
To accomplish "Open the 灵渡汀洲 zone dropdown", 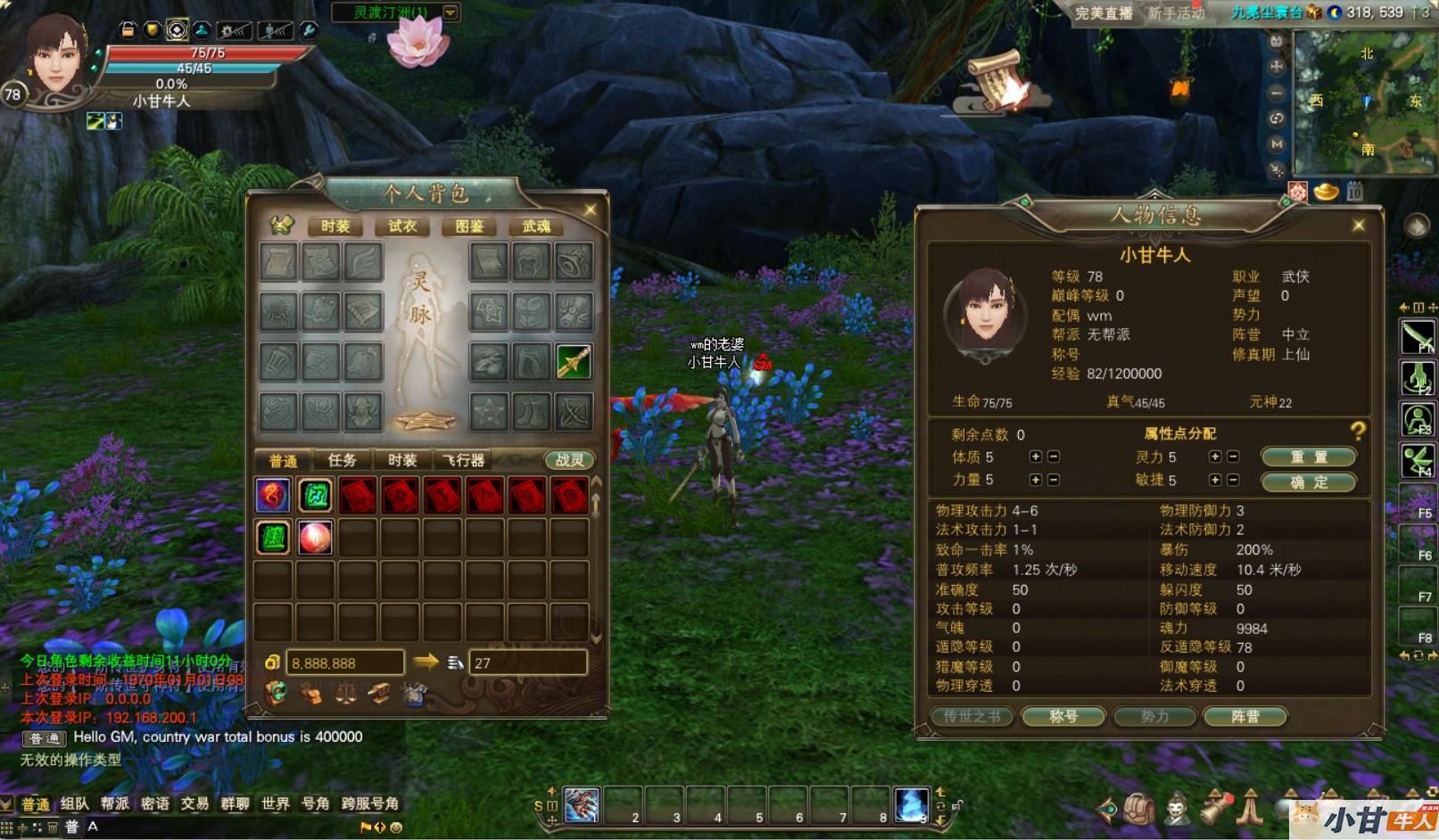I will 451,12.
